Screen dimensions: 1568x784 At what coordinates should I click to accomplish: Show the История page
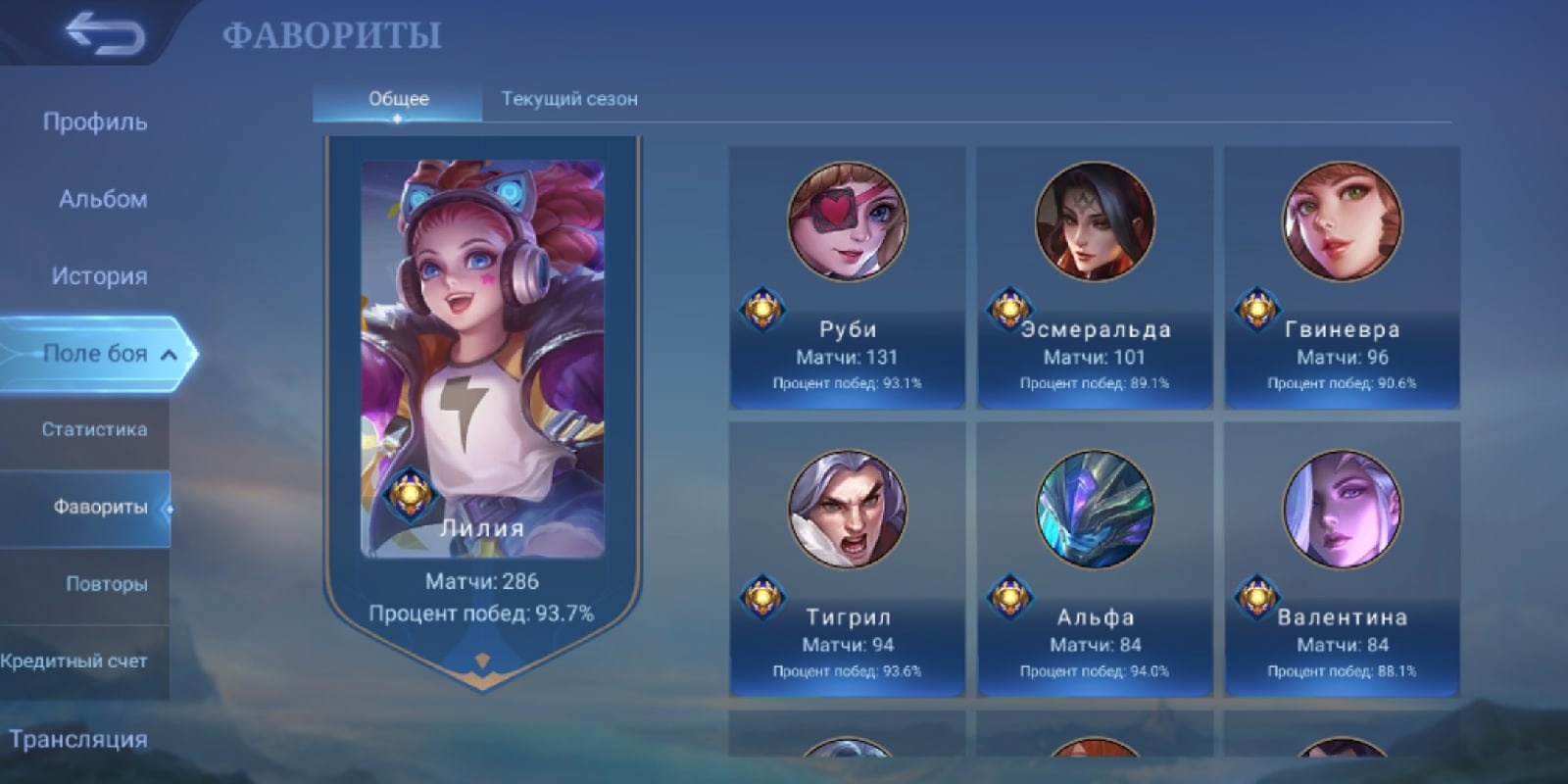tap(99, 276)
